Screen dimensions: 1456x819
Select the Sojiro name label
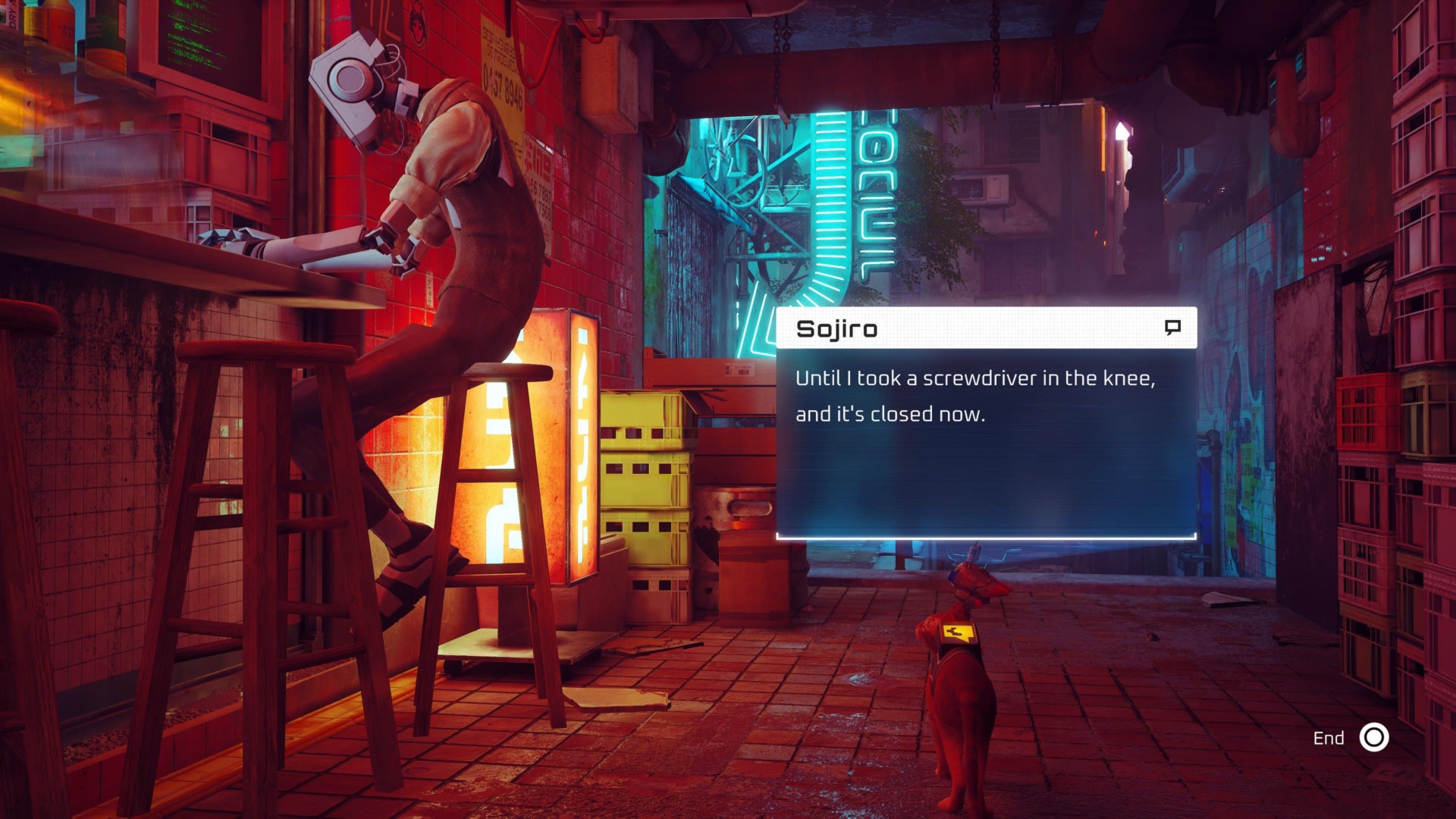(x=836, y=328)
